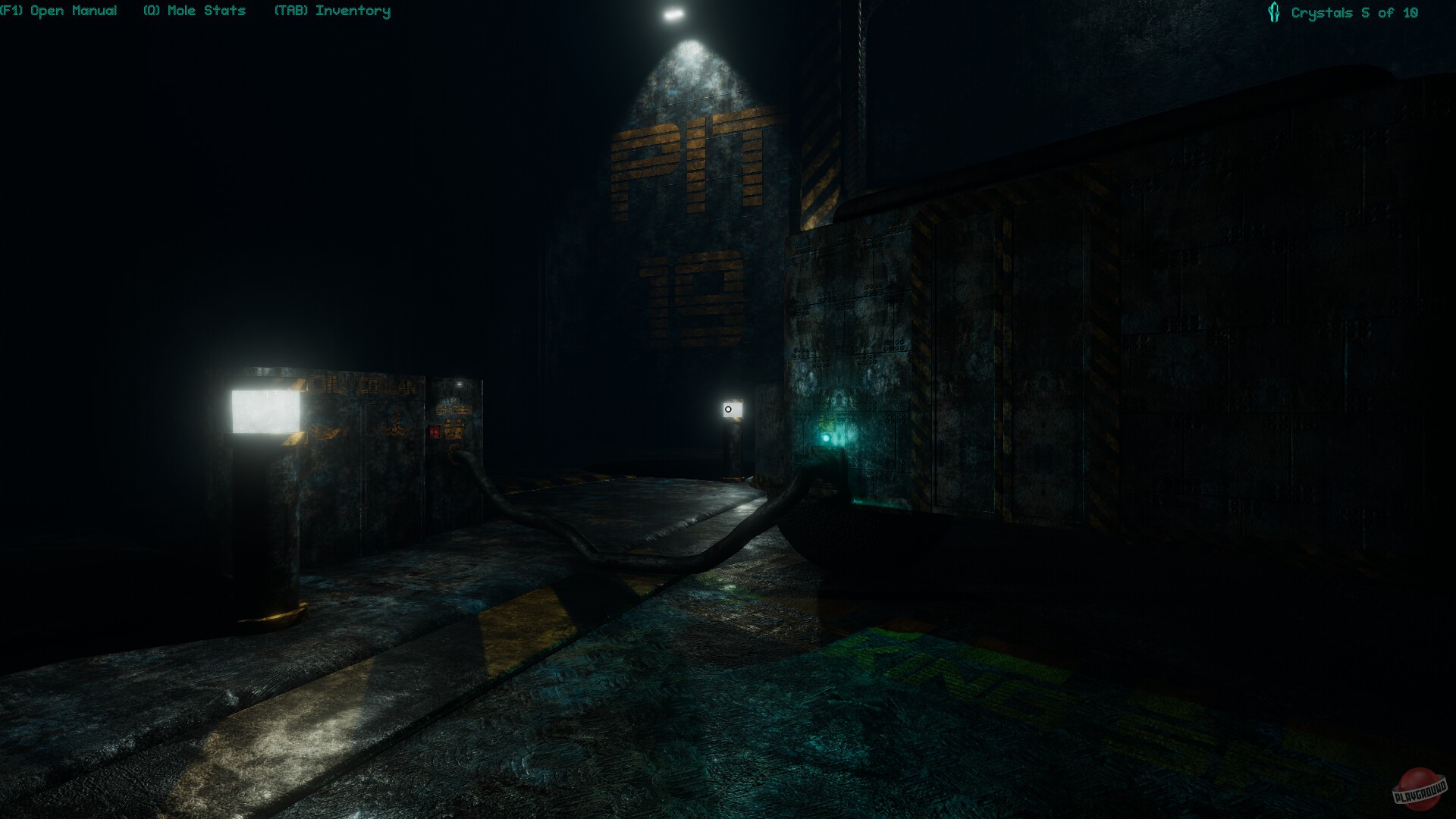Click the oil can icon on the OIL COOLANT panel
This screenshot has width=1456, height=819.
point(324,431)
